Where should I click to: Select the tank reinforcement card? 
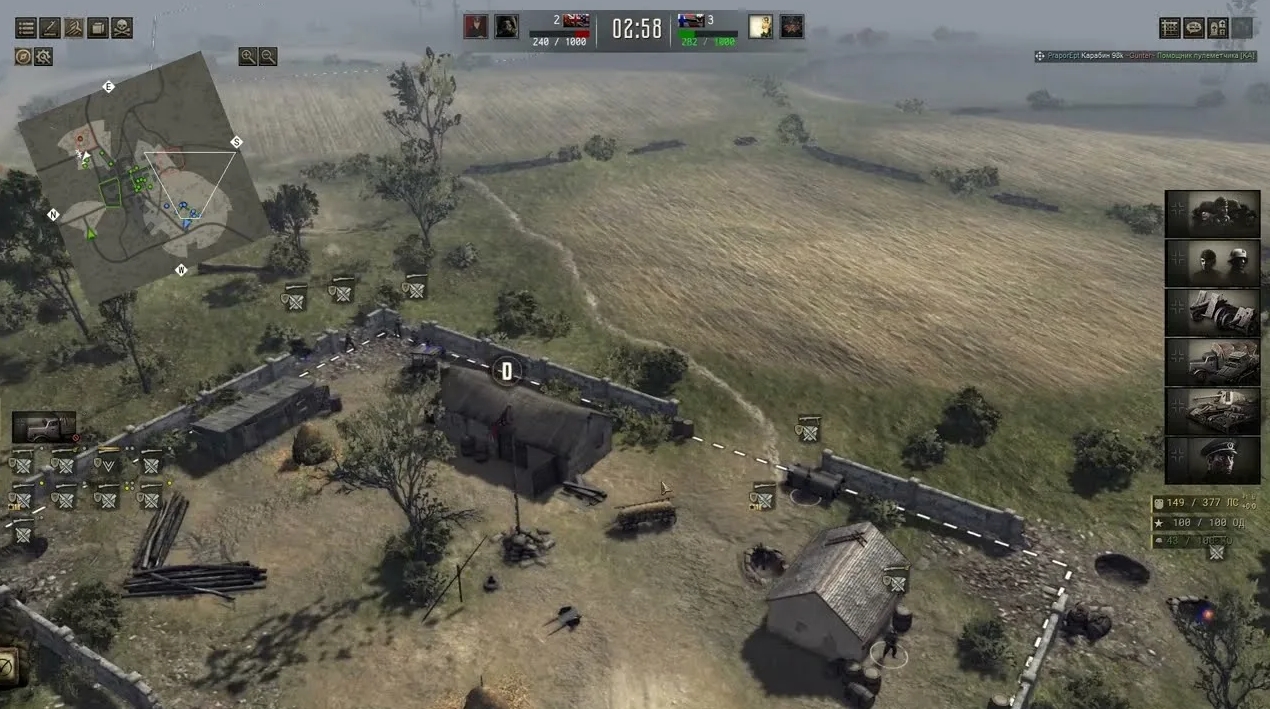tap(1212, 411)
